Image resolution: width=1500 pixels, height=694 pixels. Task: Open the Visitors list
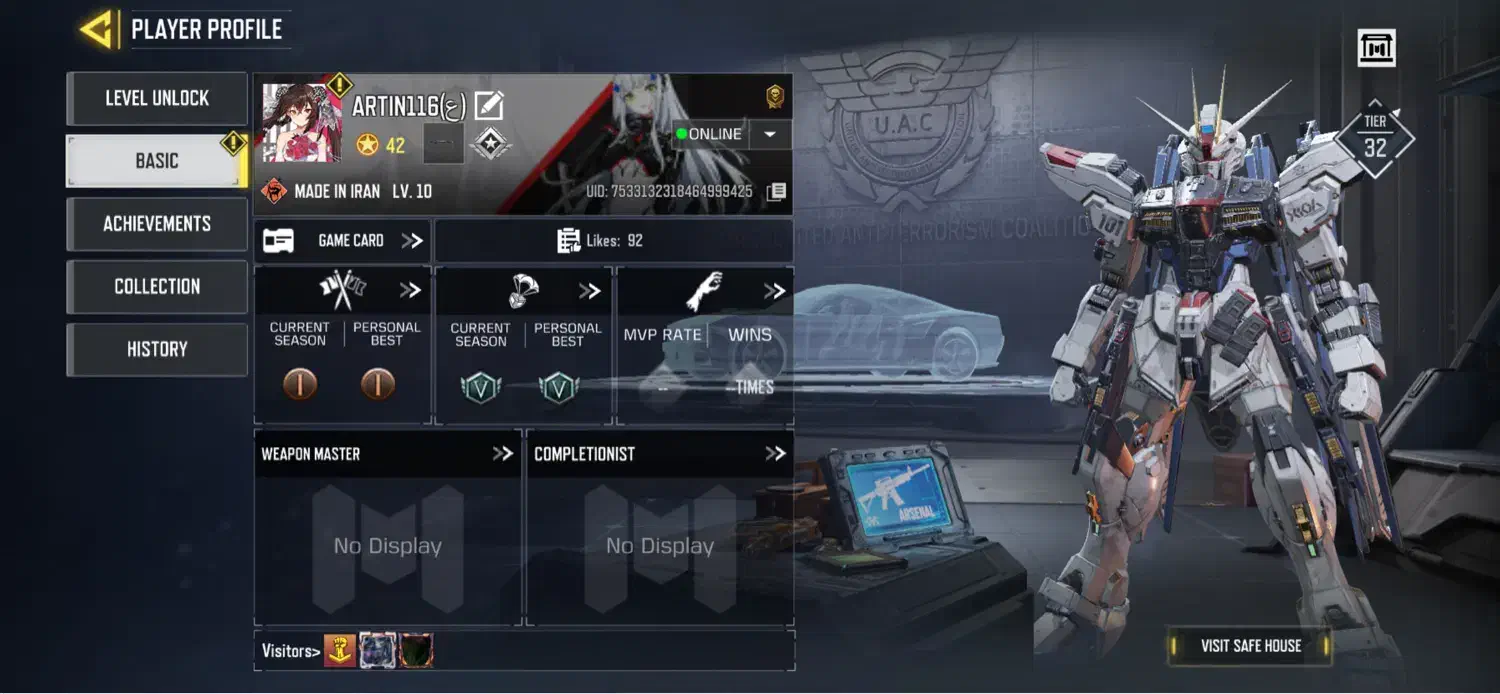[x=291, y=652]
